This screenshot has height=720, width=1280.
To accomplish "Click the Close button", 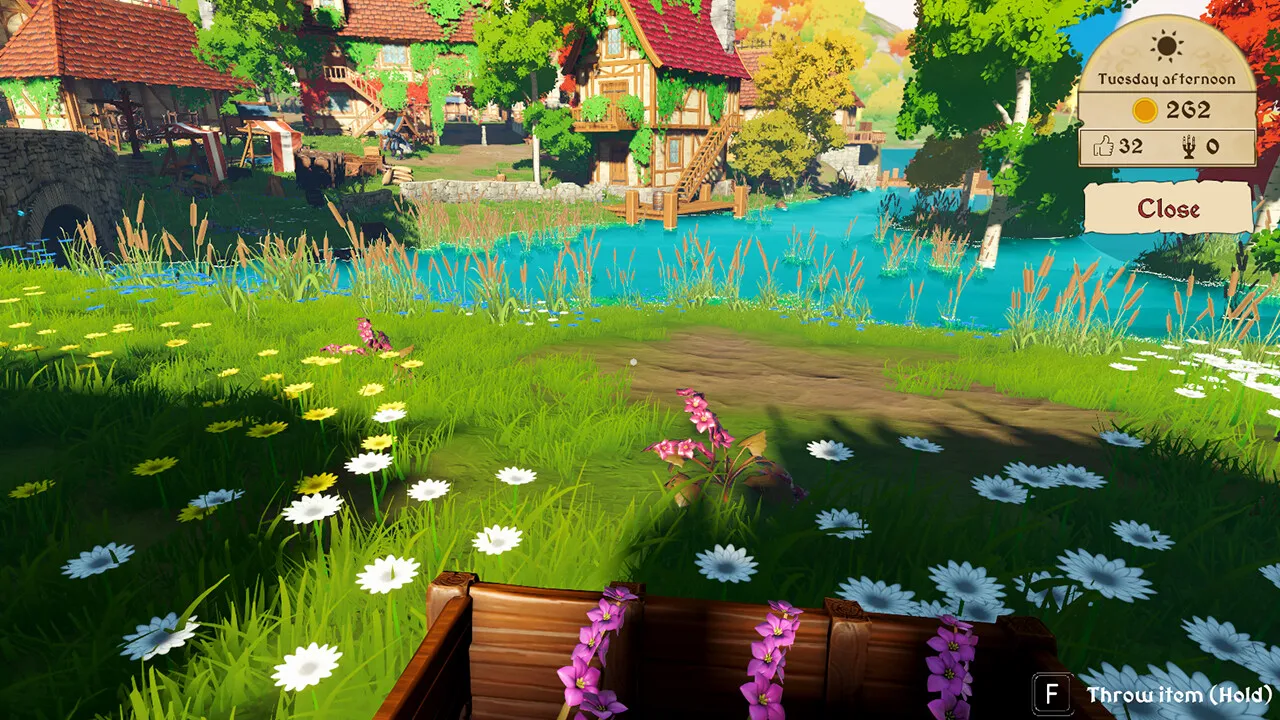I will click(x=1168, y=208).
